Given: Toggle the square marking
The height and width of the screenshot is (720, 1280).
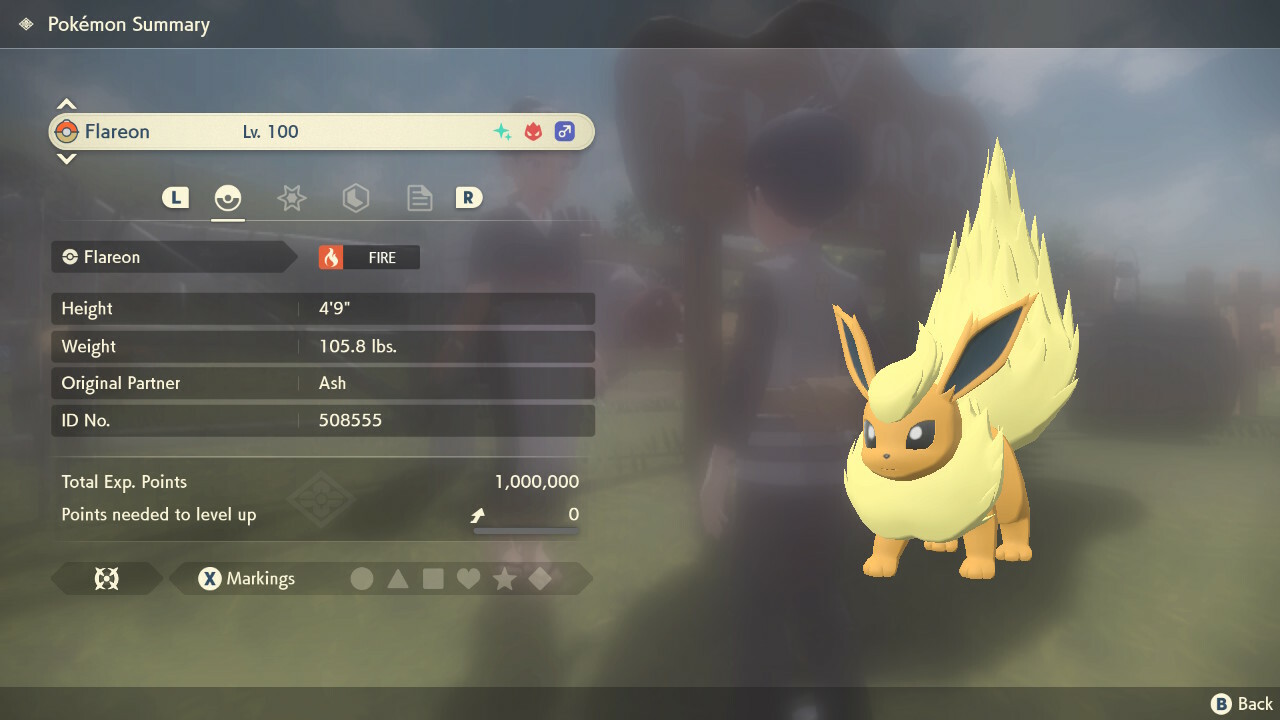Looking at the screenshot, I should click(433, 578).
